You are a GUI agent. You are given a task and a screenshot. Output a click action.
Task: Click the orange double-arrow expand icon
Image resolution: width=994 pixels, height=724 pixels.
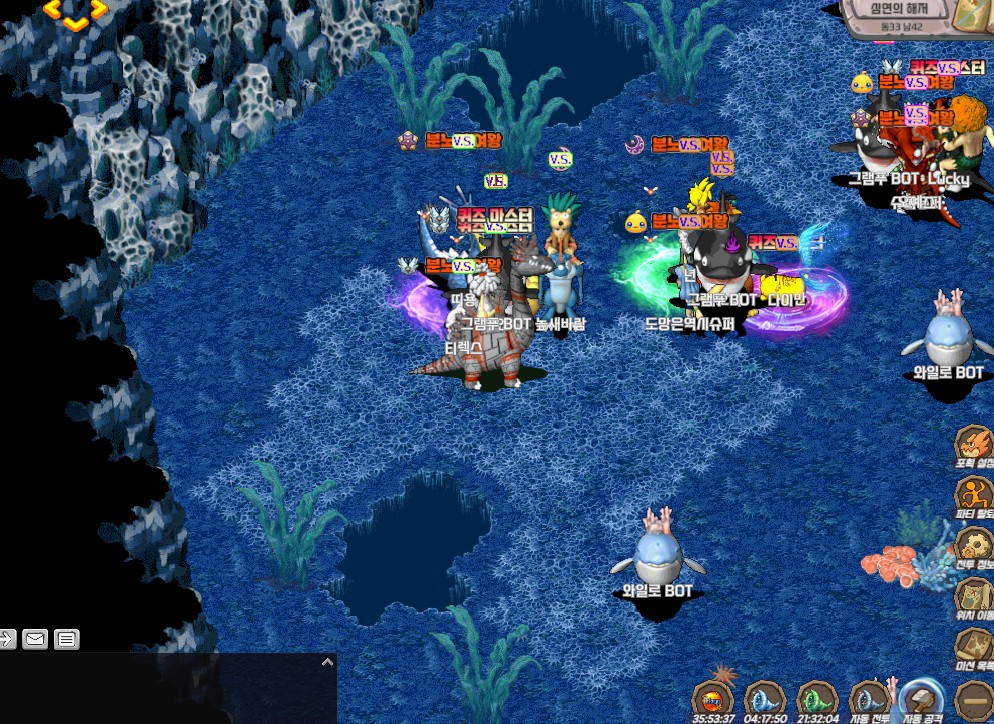(76, 12)
